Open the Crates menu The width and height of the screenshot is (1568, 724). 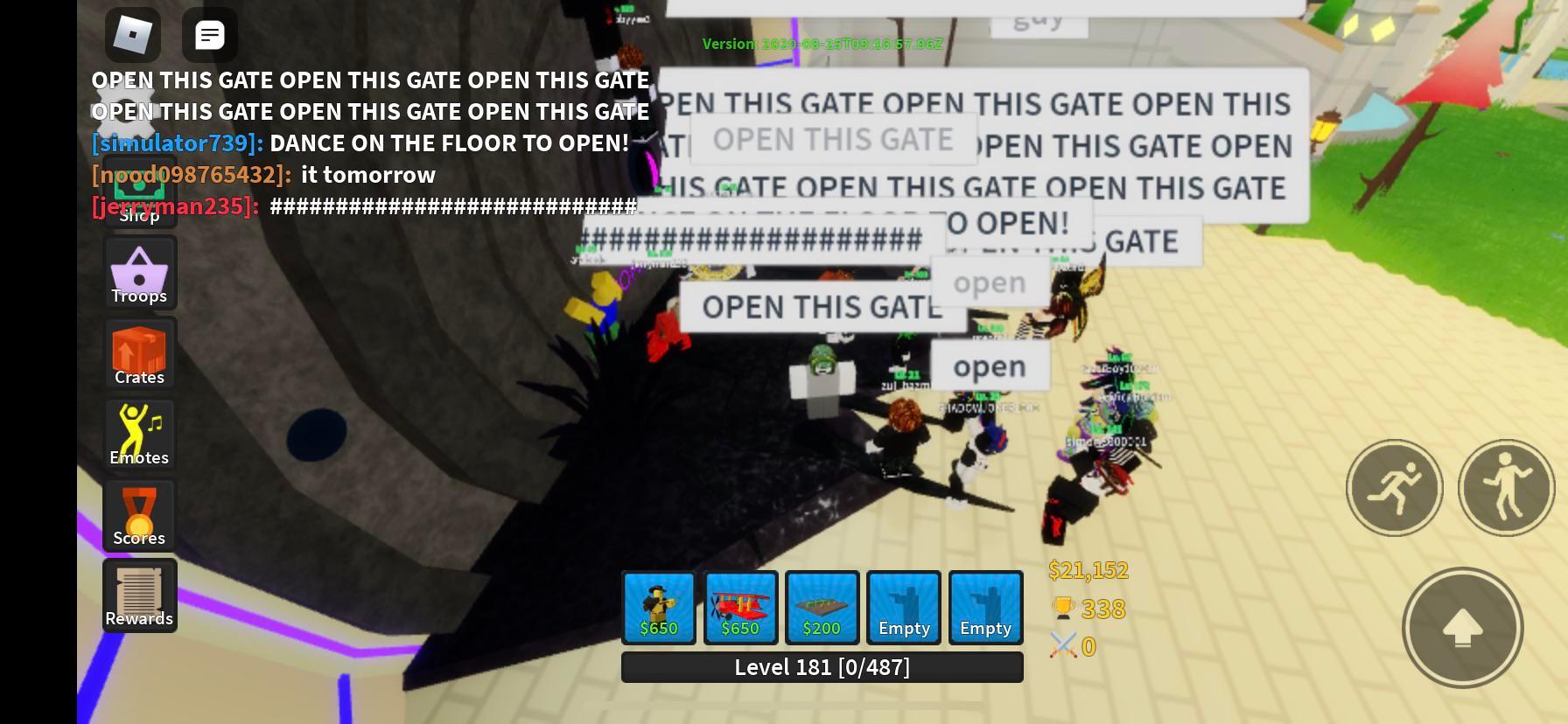click(139, 353)
